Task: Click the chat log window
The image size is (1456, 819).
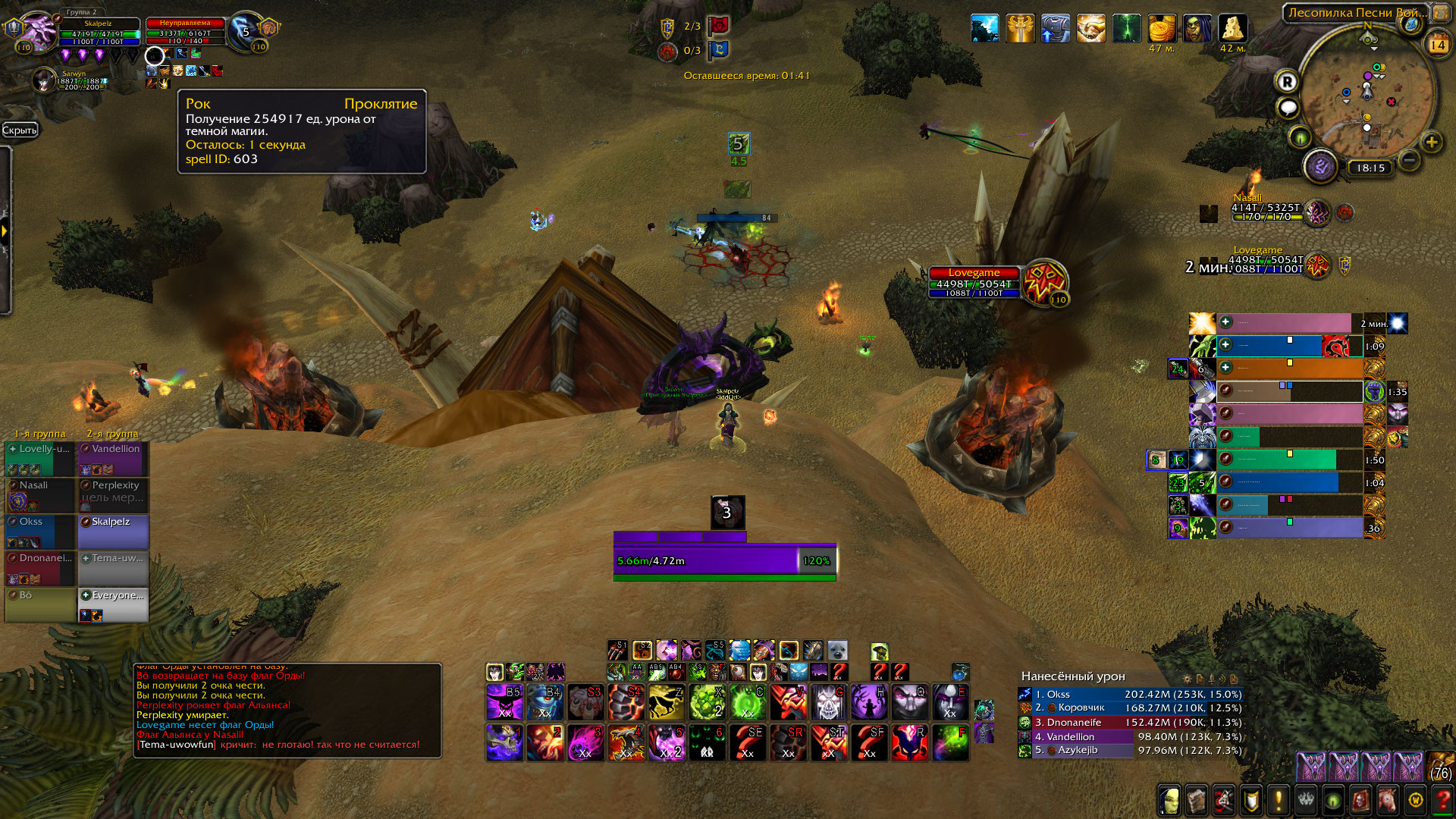Action: point(288,711)
